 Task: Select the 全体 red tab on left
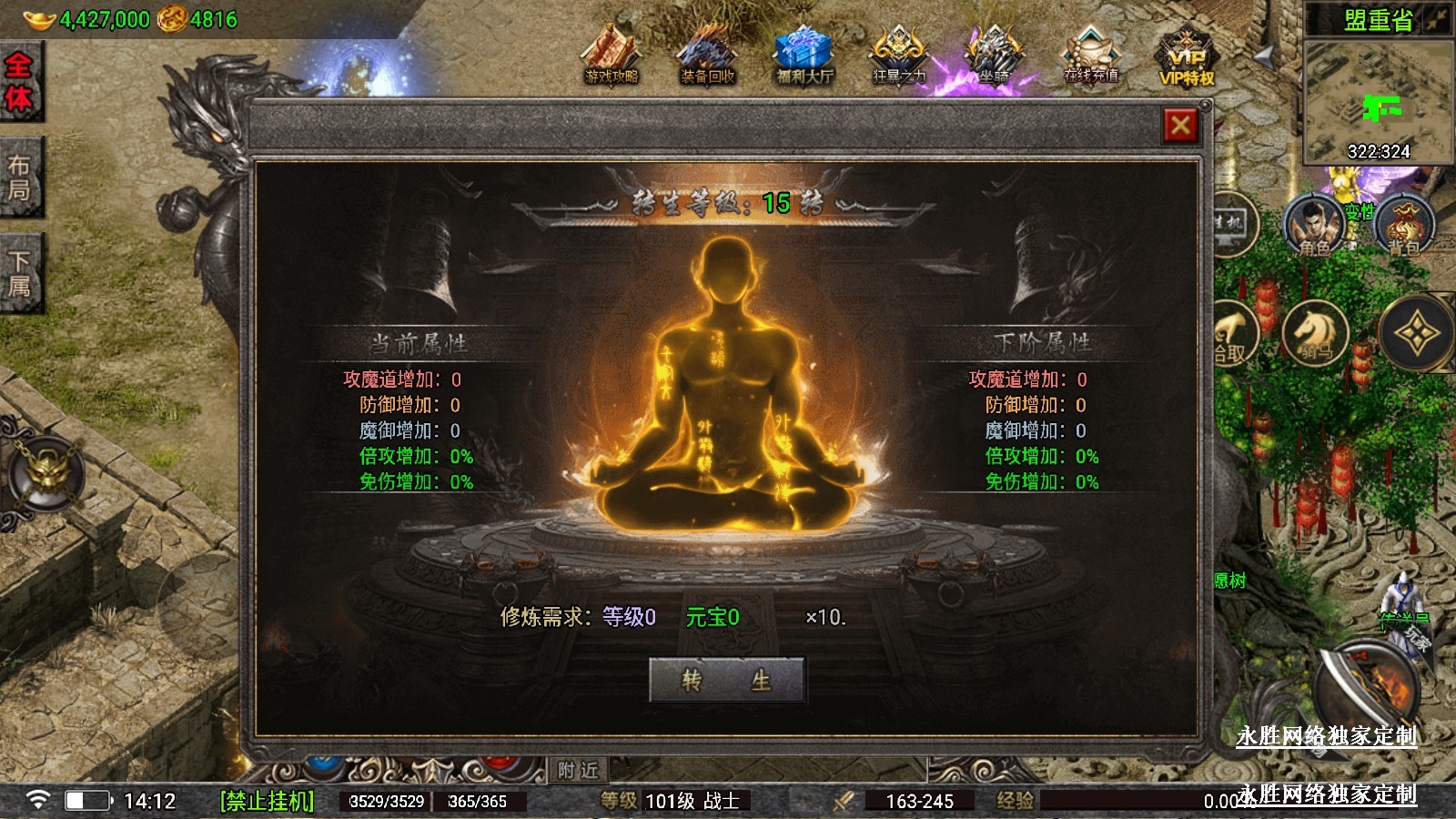[x=19, y=82]
